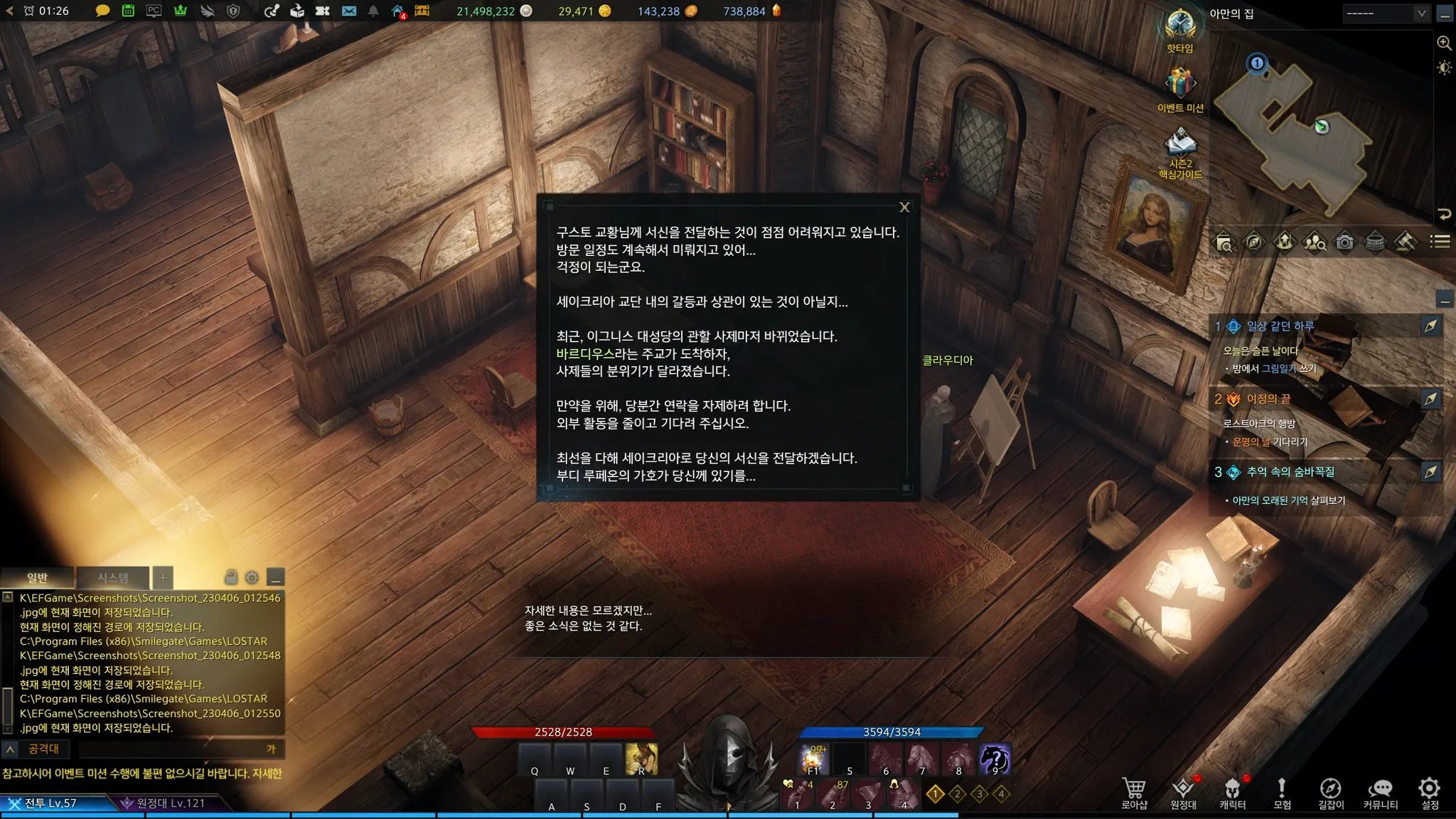1456x819 pixels.
Task: Open the 이벤트 미션 gift icon
Action: [1180, 87]
